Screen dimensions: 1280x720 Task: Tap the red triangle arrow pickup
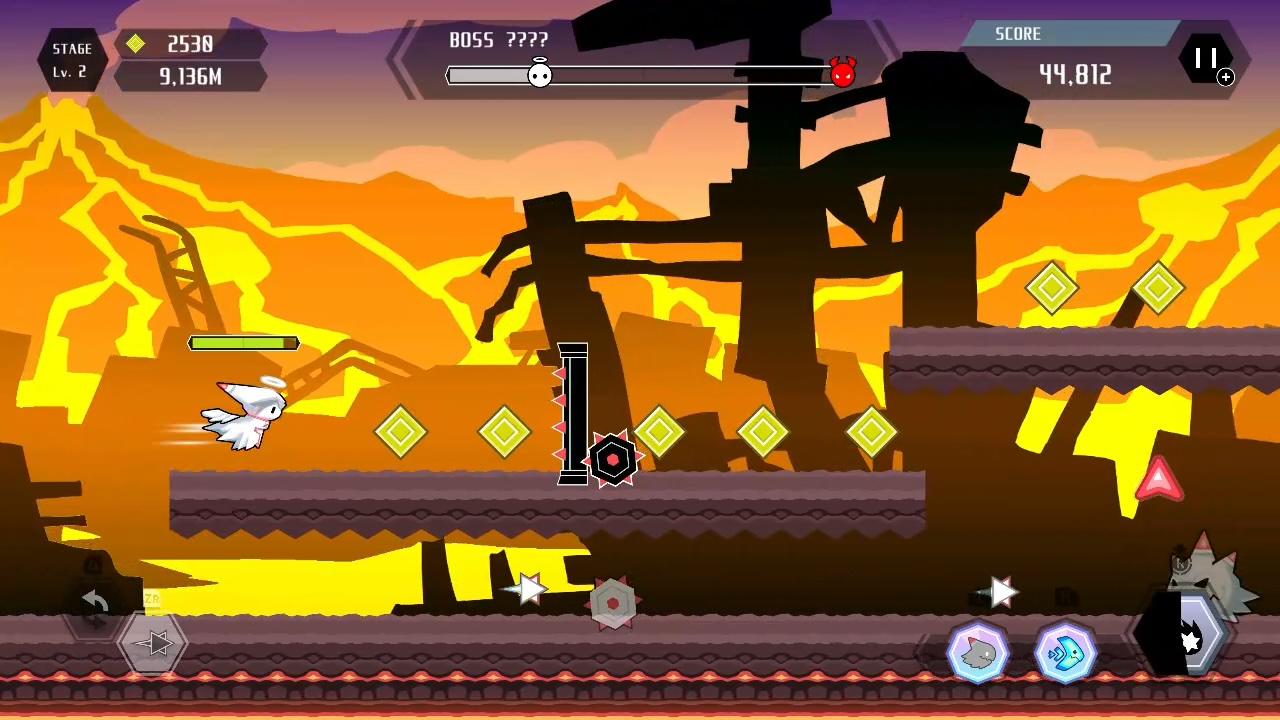1158,480
